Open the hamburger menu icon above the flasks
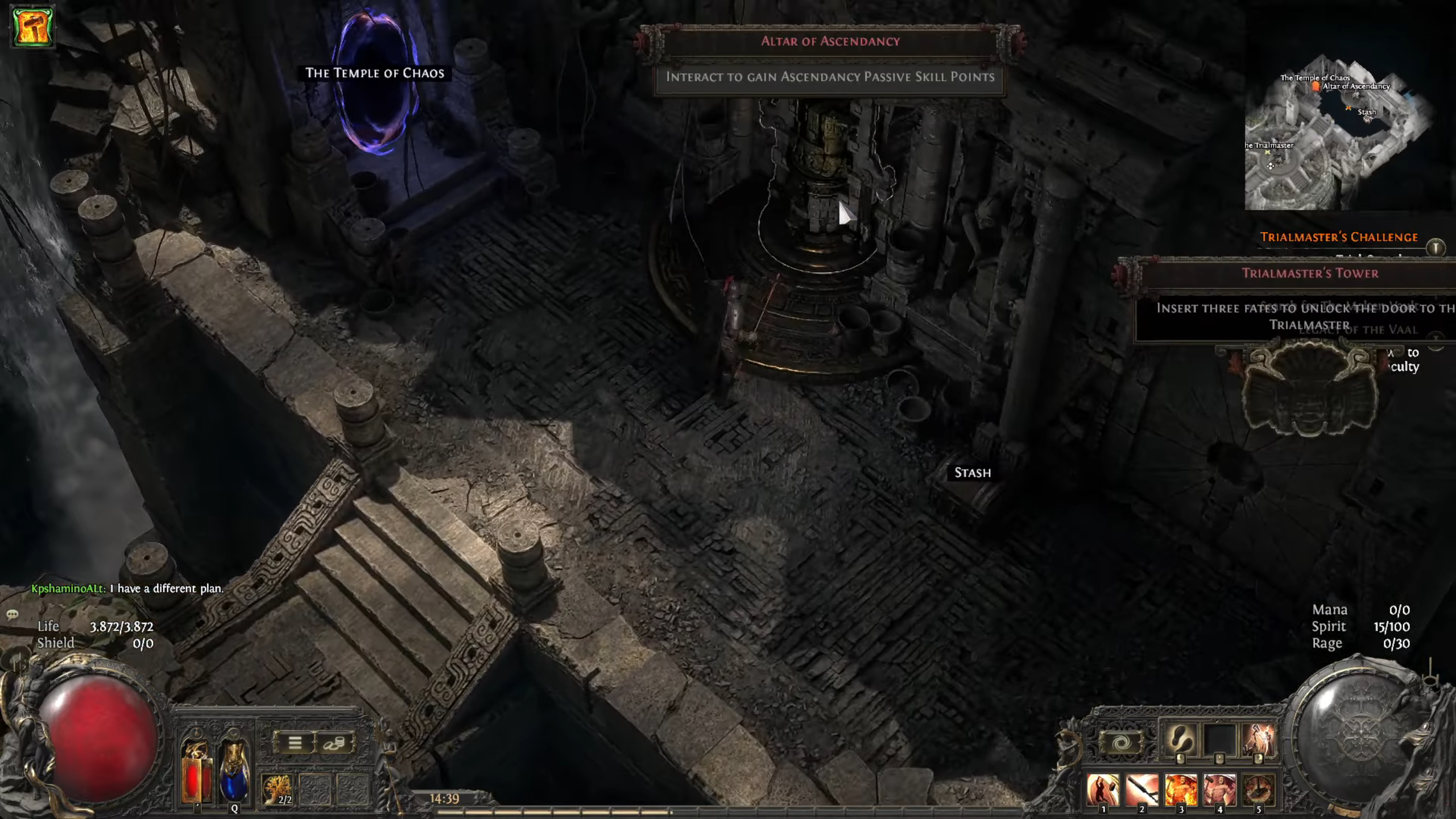This screenshot has height=819, width=1456. point(295,743)
